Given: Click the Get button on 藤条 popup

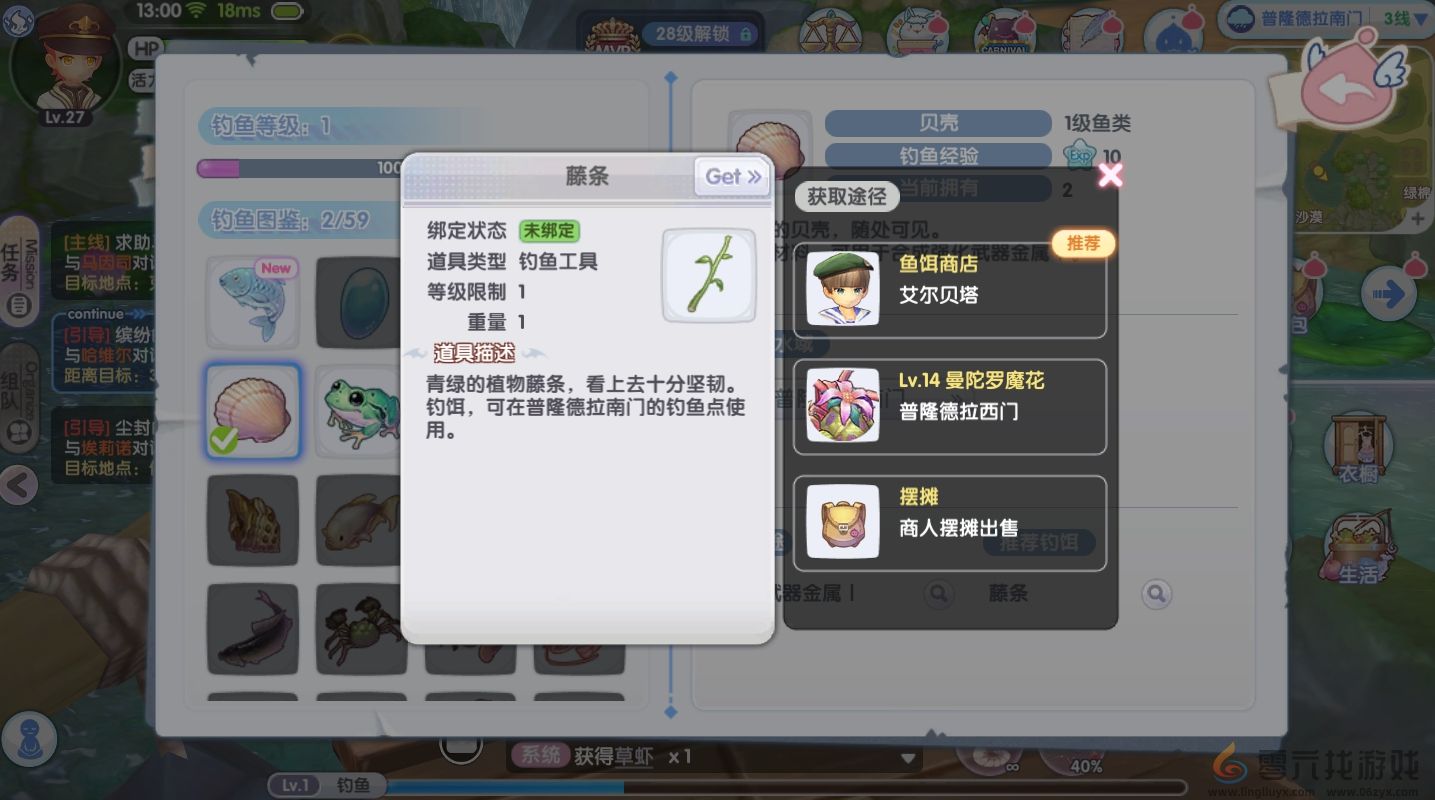Looking at the screenshot, I should 731,176.
